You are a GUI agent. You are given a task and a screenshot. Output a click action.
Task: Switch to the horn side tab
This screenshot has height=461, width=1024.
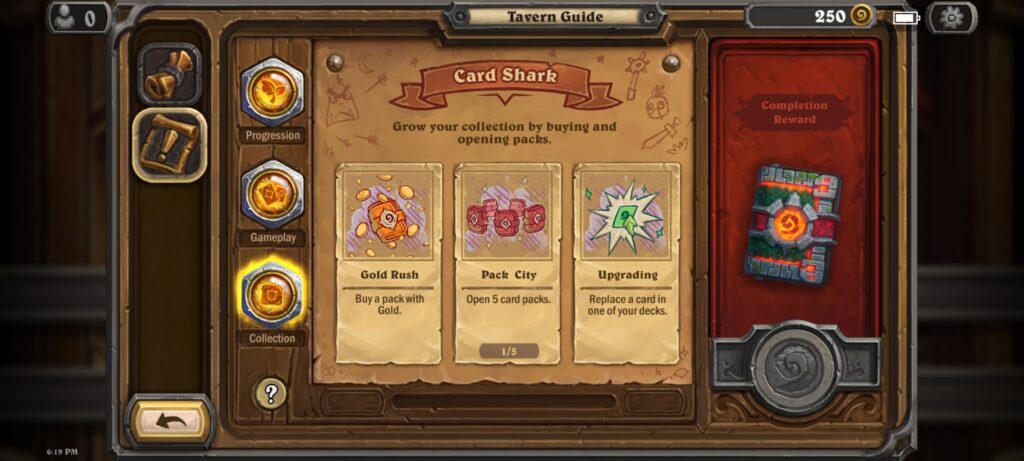[x=169, y=75]
